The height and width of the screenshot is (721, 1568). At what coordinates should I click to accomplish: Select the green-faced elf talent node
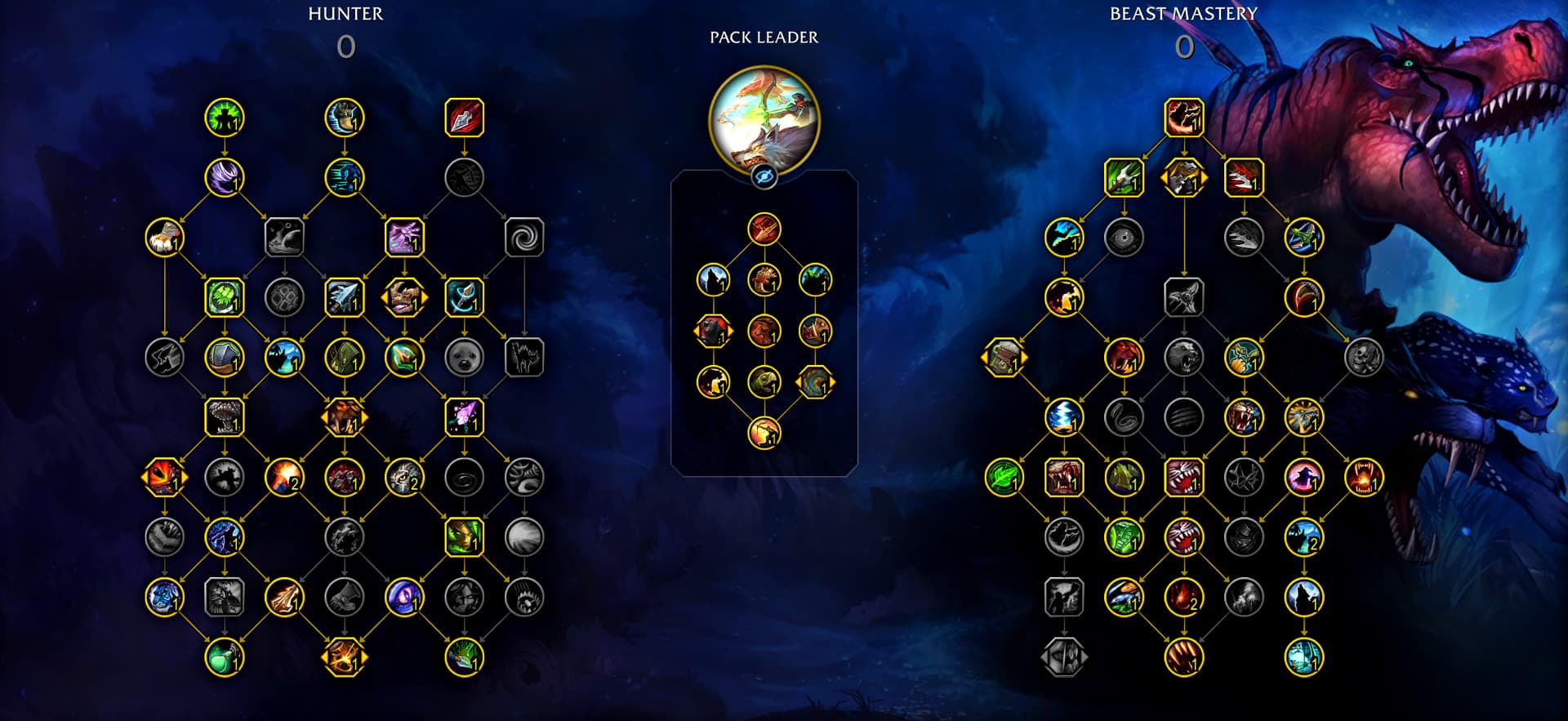[464, 537]
